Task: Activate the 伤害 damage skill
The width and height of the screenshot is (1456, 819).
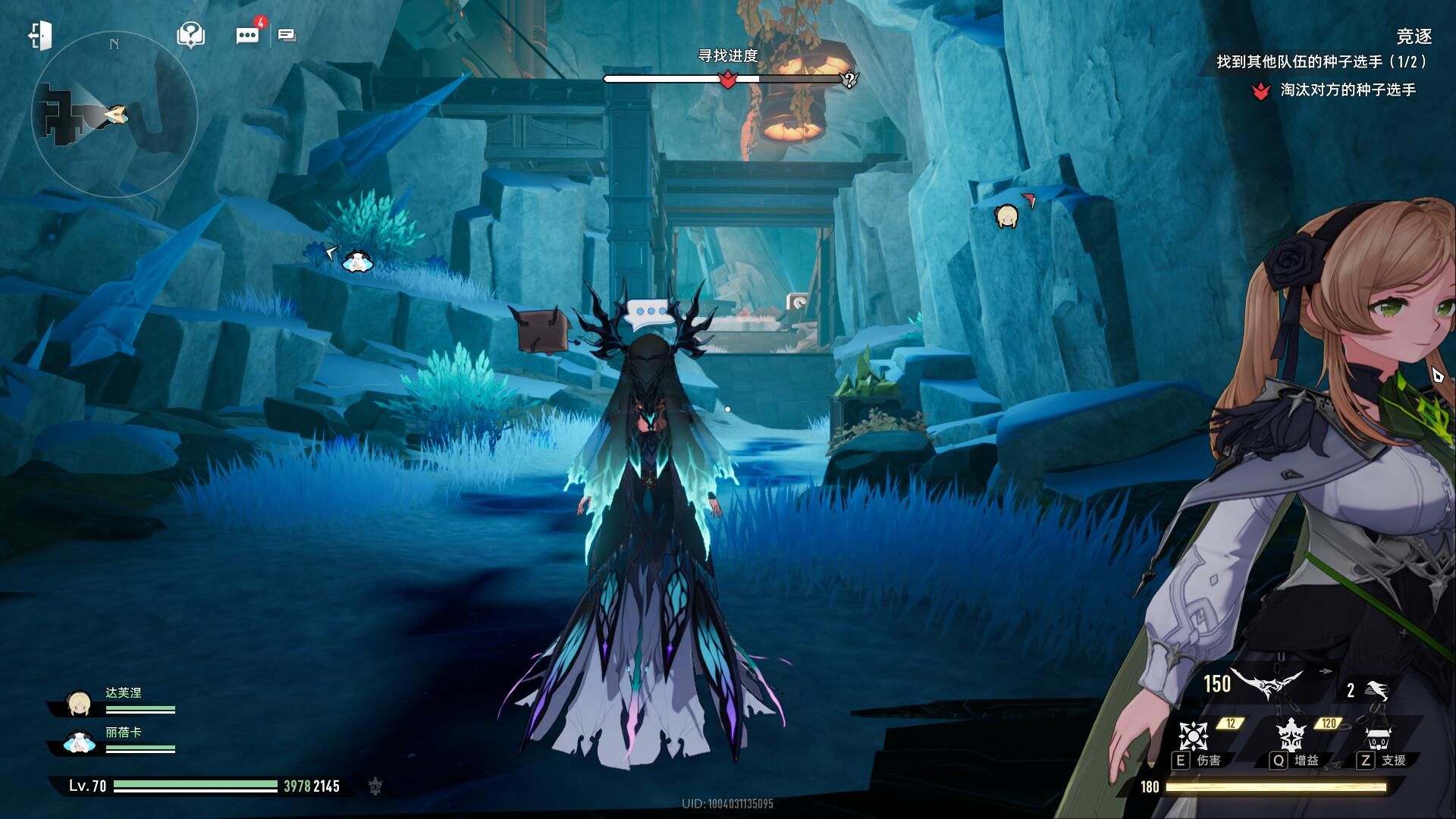Action: [1193, 737]
